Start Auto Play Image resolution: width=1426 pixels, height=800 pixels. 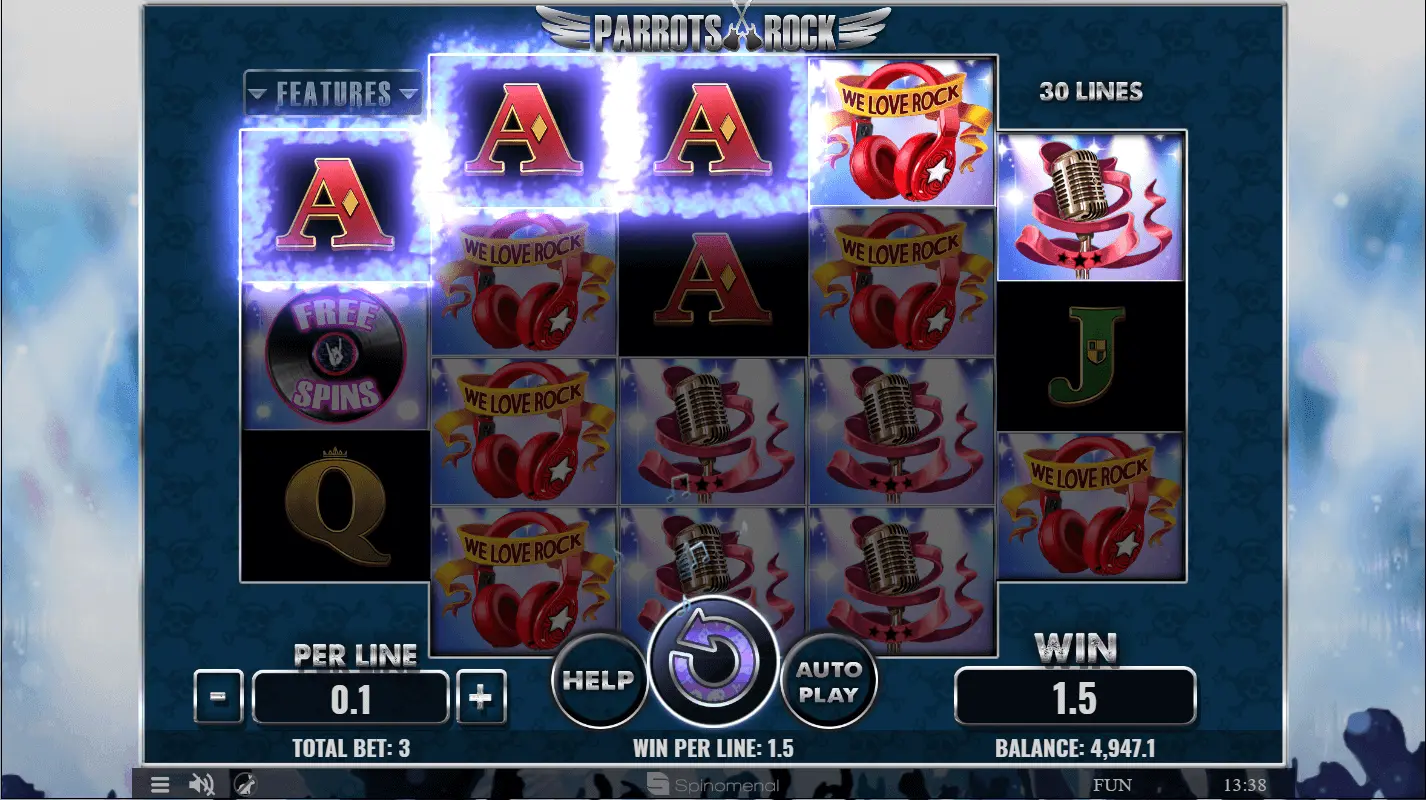[828, 681]
